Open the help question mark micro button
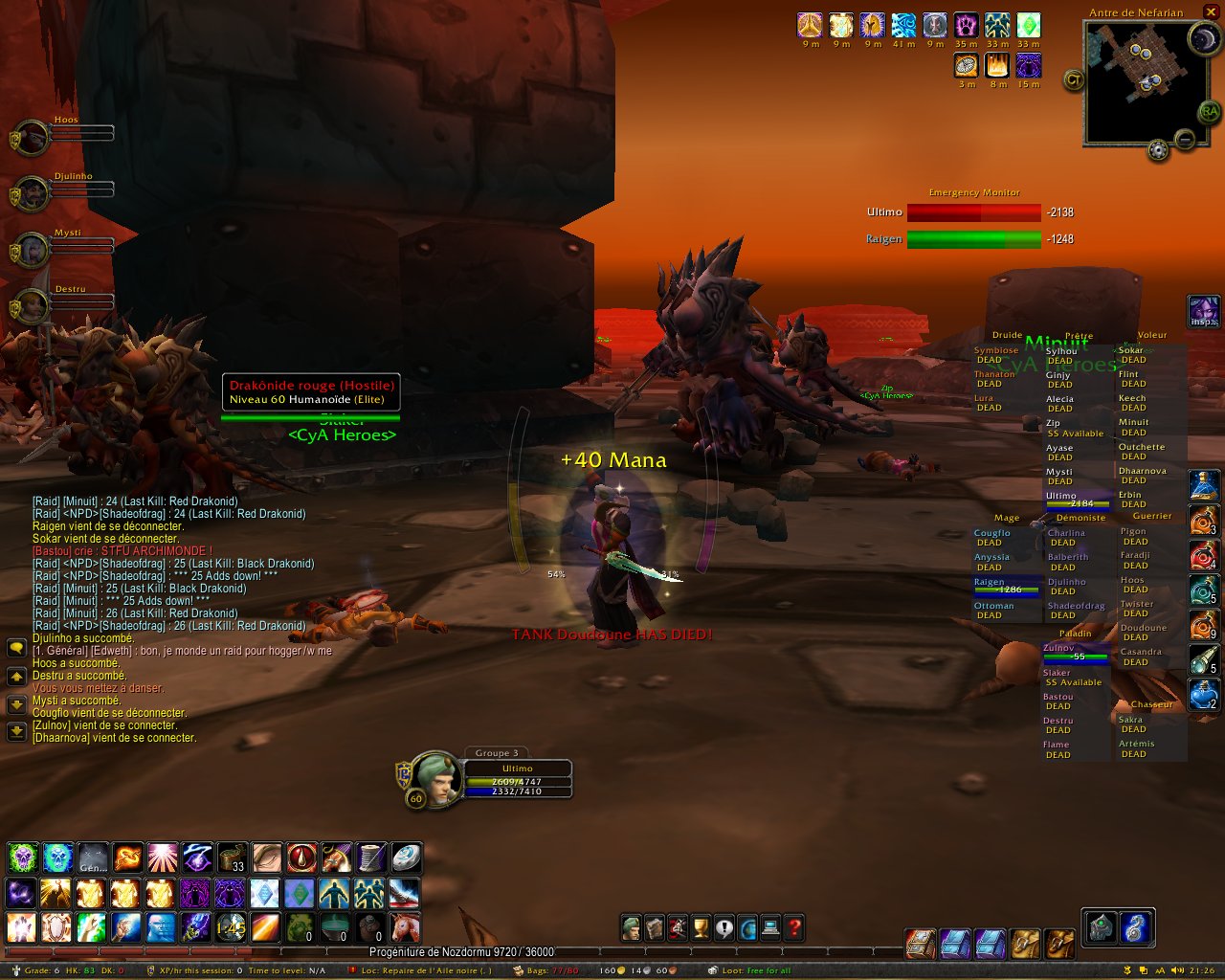The height and width of the screenshot is (980, 1225). pos(794,927)
